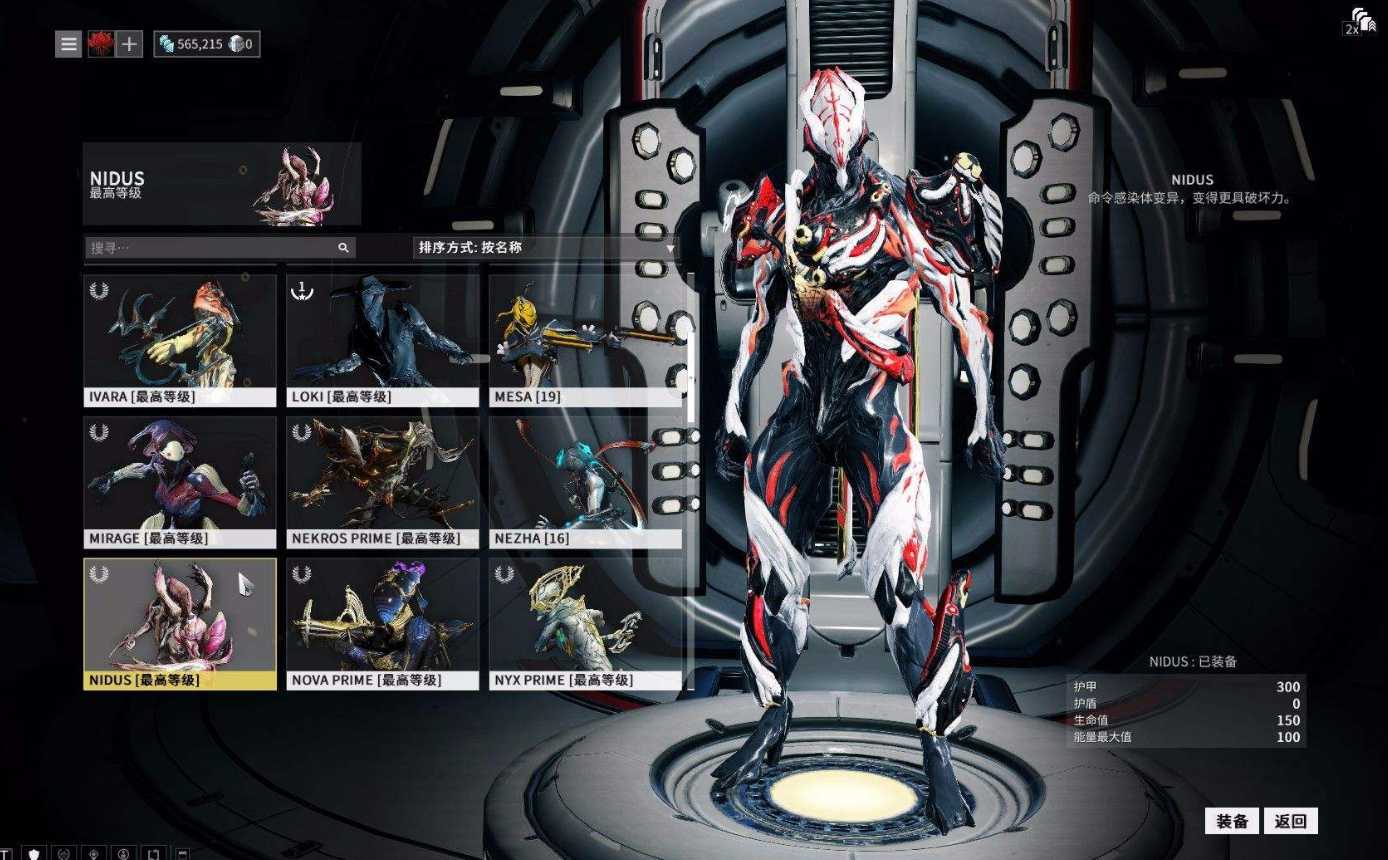Pick the Mirage warframe tile
The height and width of the screenshot is (860, 1388).
[x=180, y=481]
